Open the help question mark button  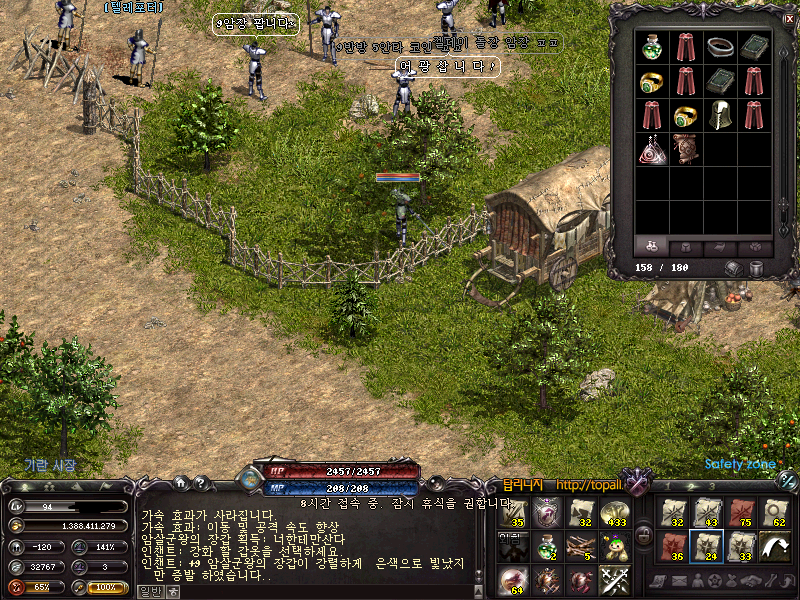click(x=203, y=483)
